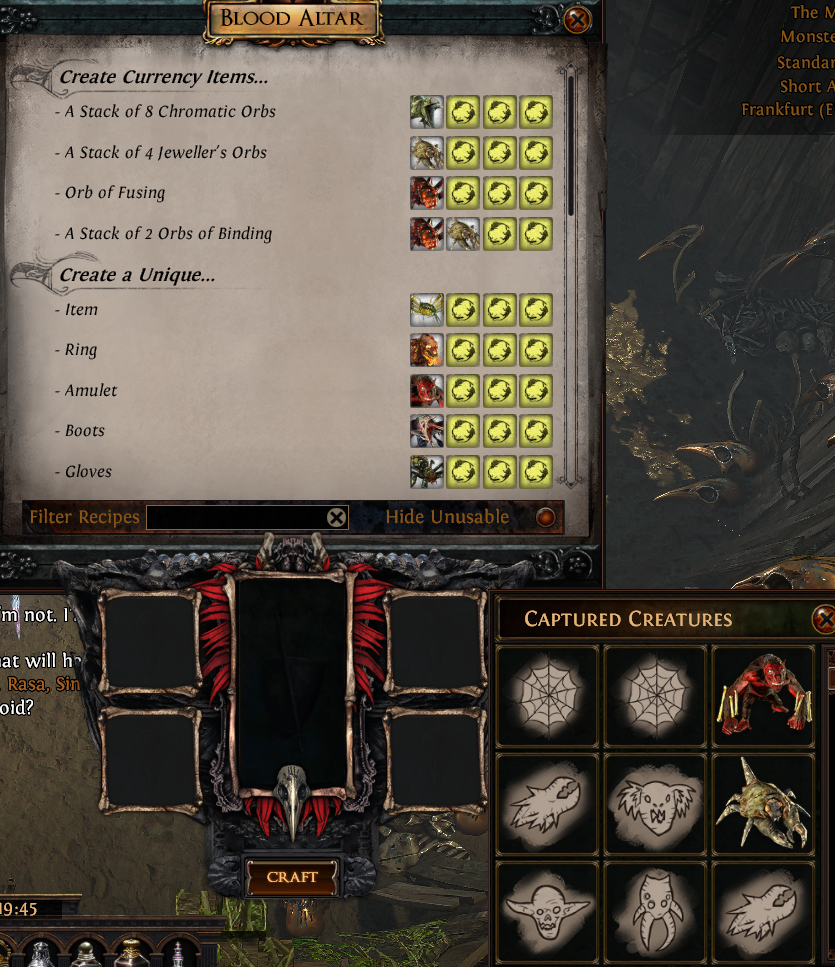
Task: Close the Captured Creatures panel
Action: point(825,620)
